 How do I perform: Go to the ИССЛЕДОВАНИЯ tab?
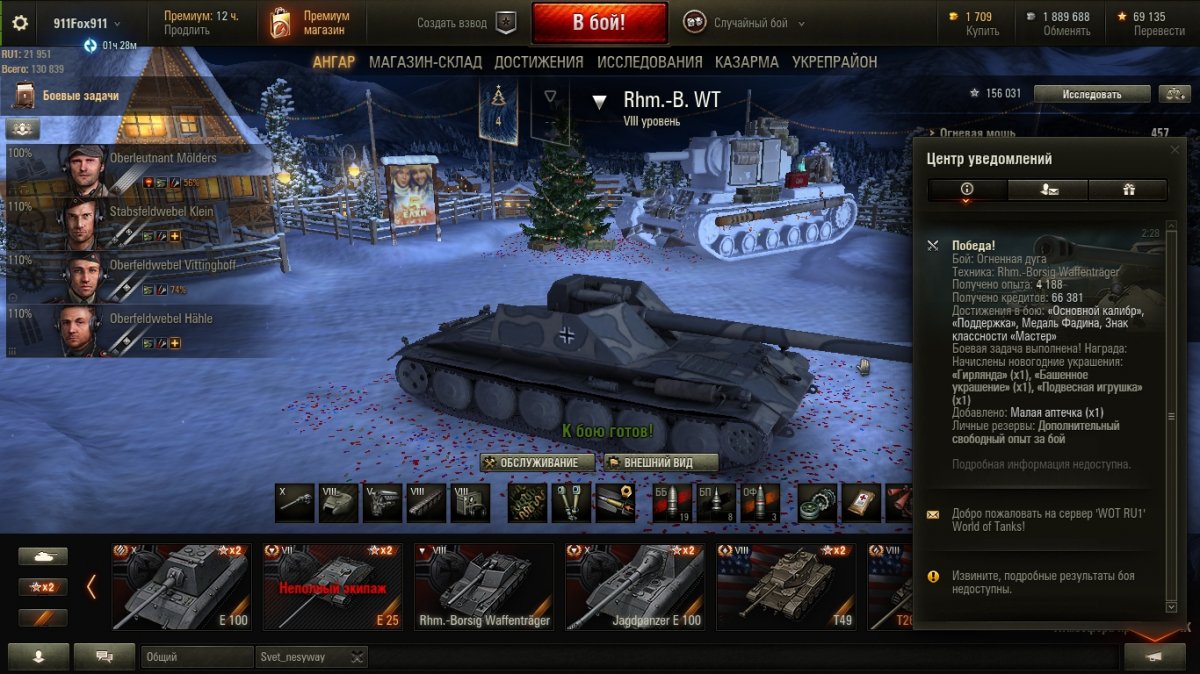pos(649,62)
